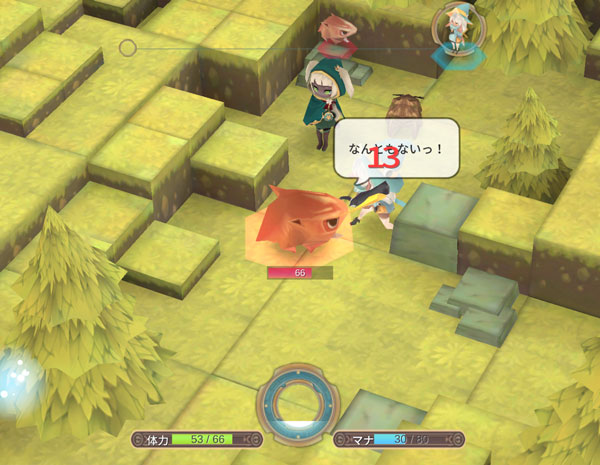Select the blonde mage portrait on the turn timeline
The image size is (600, 465).
point(458,30)
